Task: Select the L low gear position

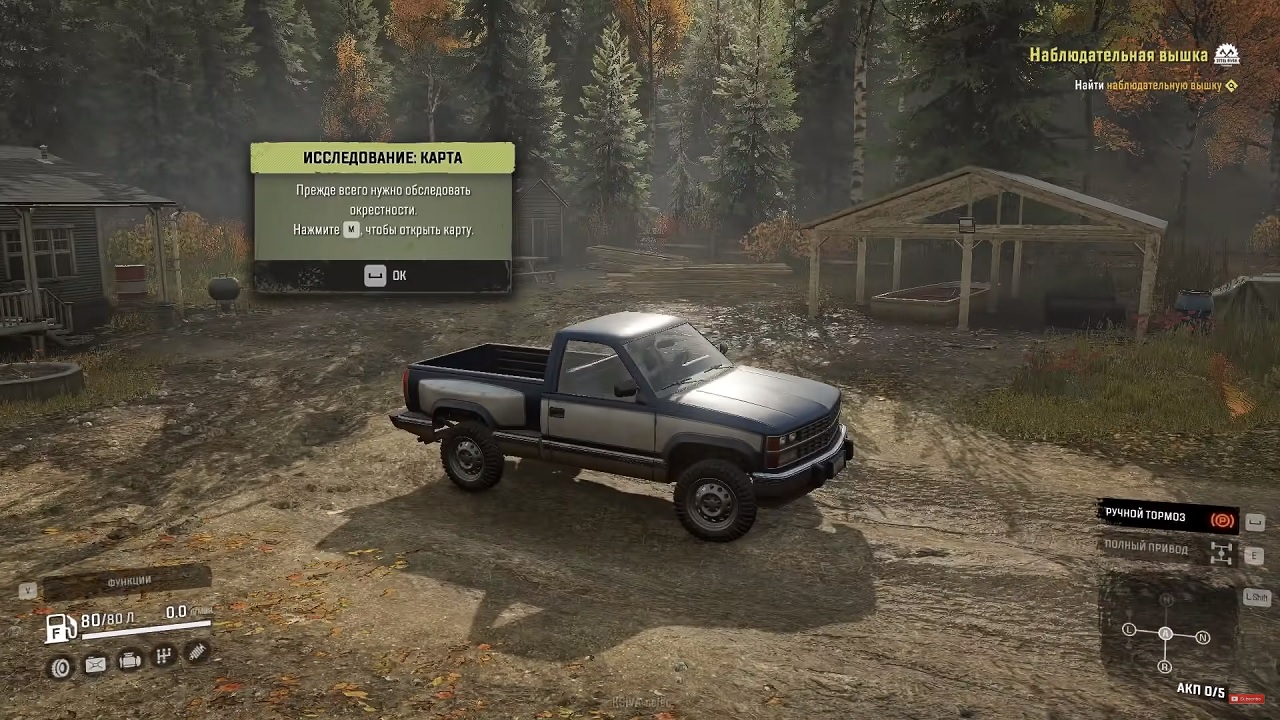Action: click(1129, 630)
